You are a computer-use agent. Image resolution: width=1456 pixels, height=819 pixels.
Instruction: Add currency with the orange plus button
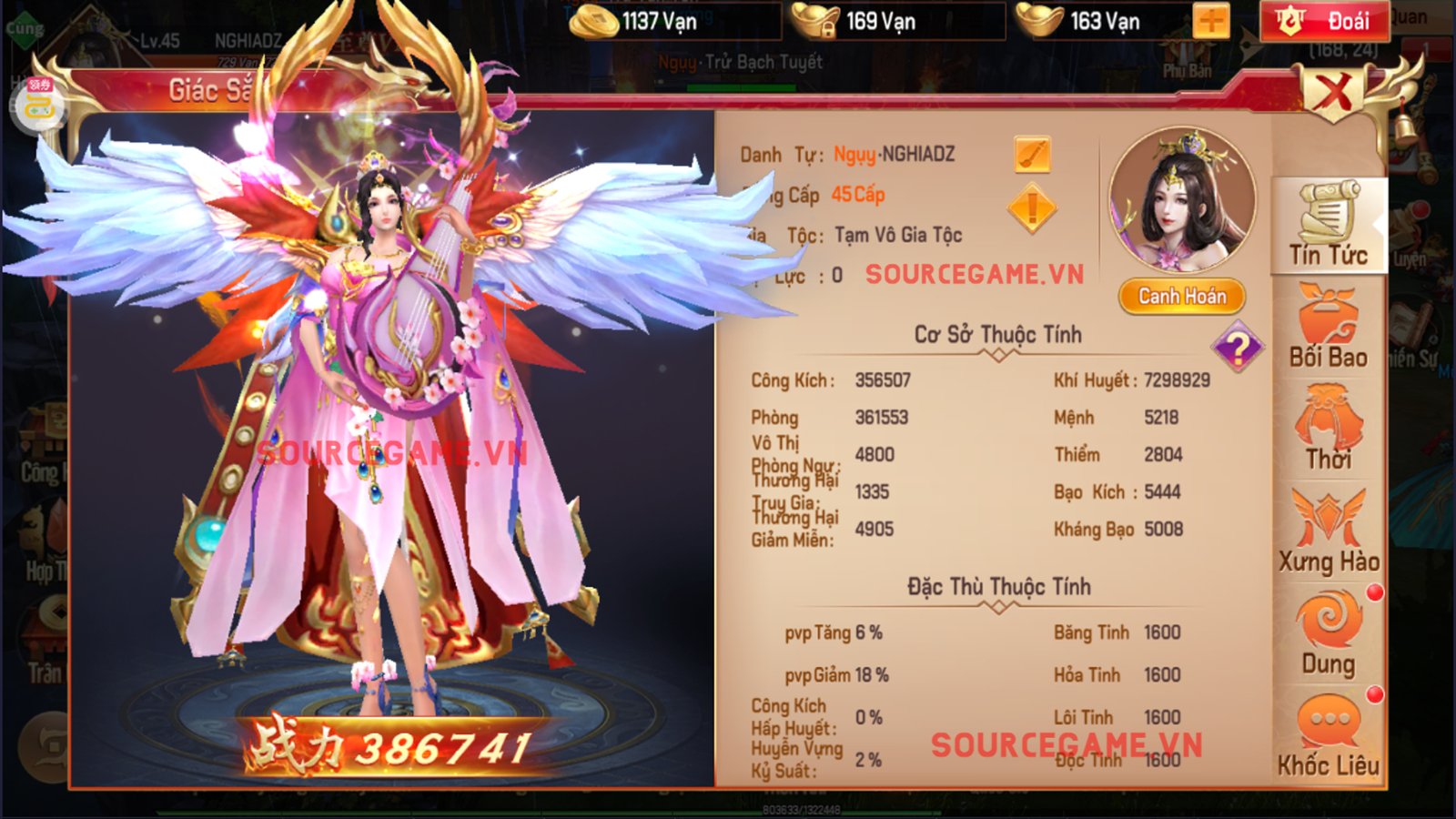1211,21
